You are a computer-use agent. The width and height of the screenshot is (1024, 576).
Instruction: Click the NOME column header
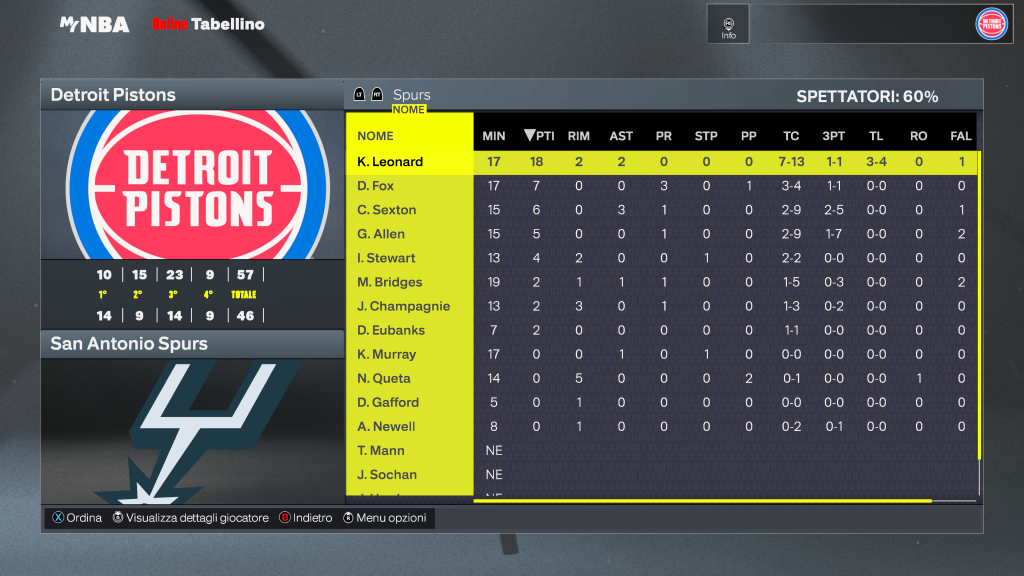tap(376, 136)
